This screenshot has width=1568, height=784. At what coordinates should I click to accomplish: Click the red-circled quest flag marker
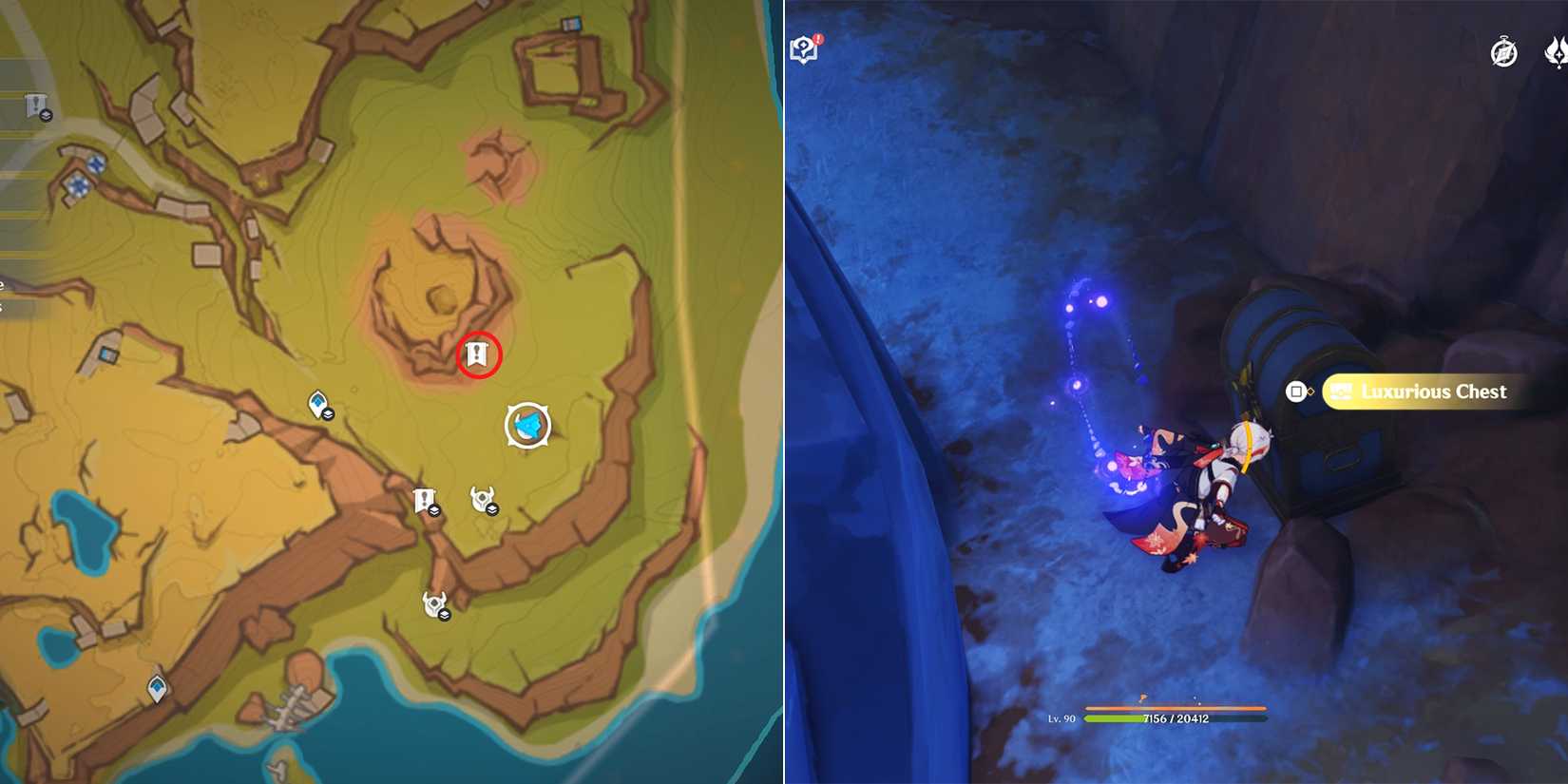click(475, 352)
